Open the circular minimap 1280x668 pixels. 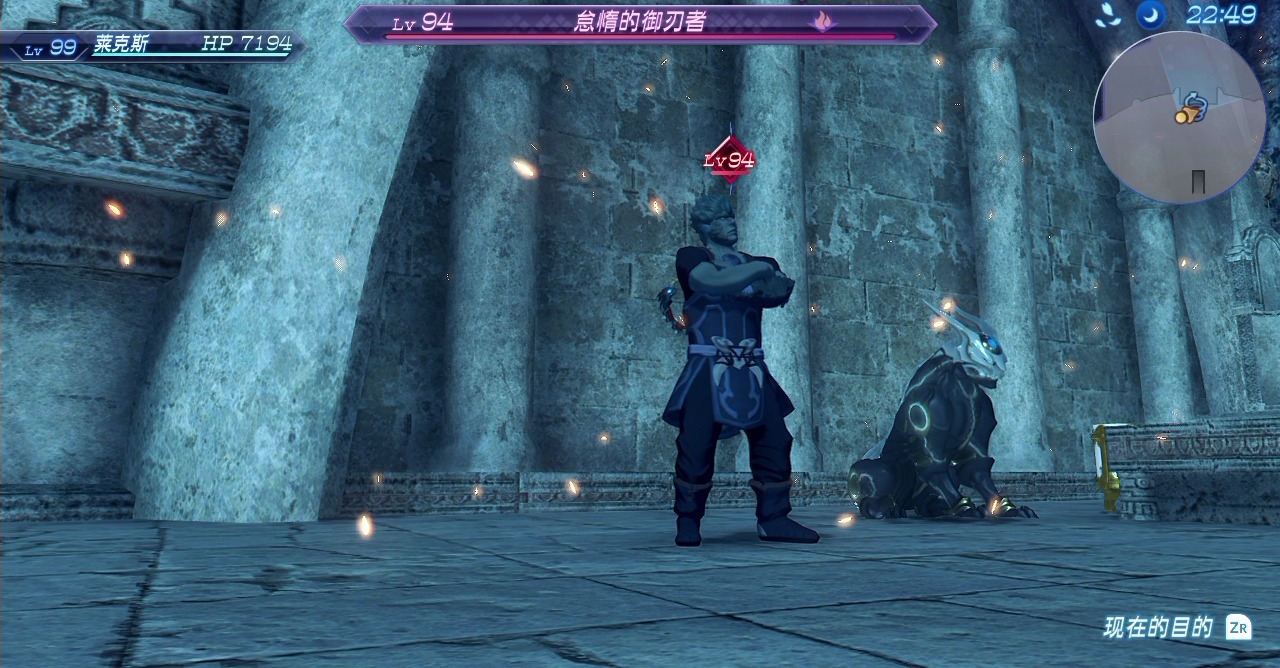(1179, 117)
